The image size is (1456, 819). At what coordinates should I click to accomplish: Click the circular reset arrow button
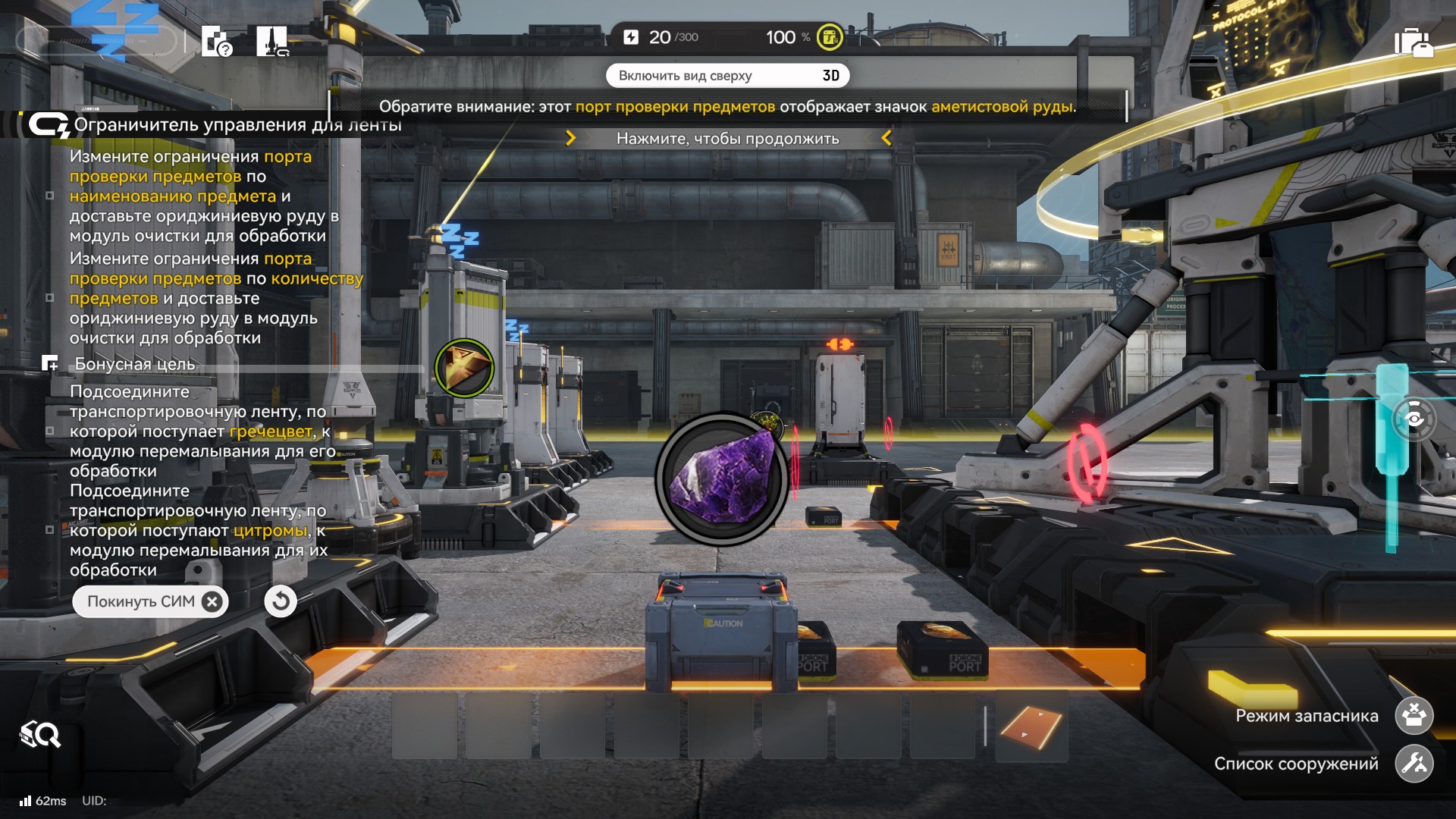pos(281,602)
